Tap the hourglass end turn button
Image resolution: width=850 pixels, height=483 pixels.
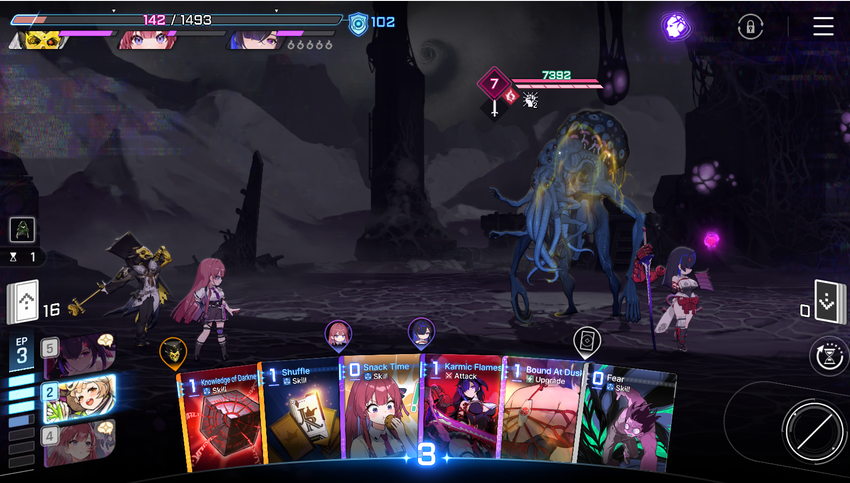pos(829,356)
